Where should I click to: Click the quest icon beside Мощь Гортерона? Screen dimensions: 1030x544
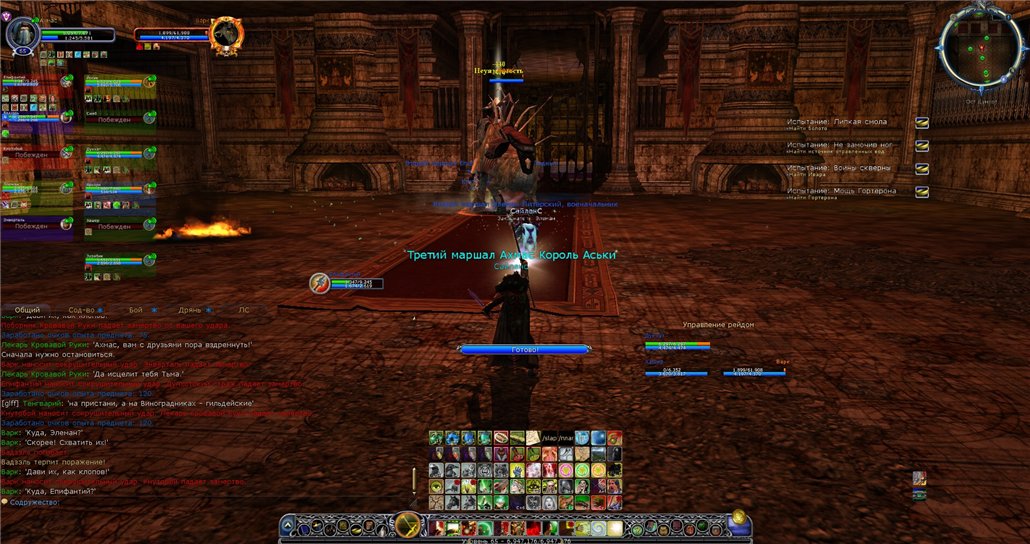[922, 192]
